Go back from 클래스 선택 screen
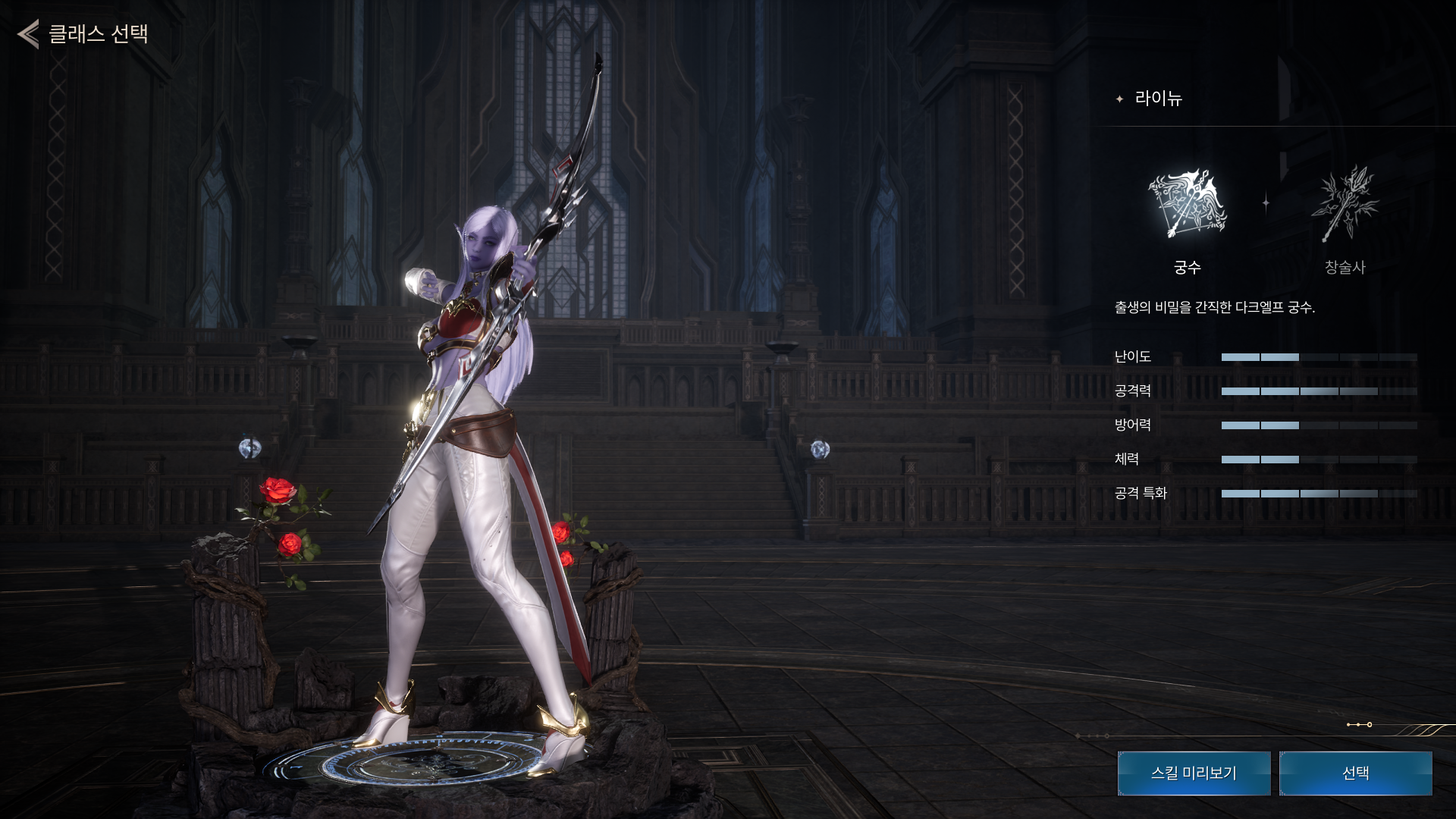The height and width of the screenshot is (819, 1456). tap(29, 34)
